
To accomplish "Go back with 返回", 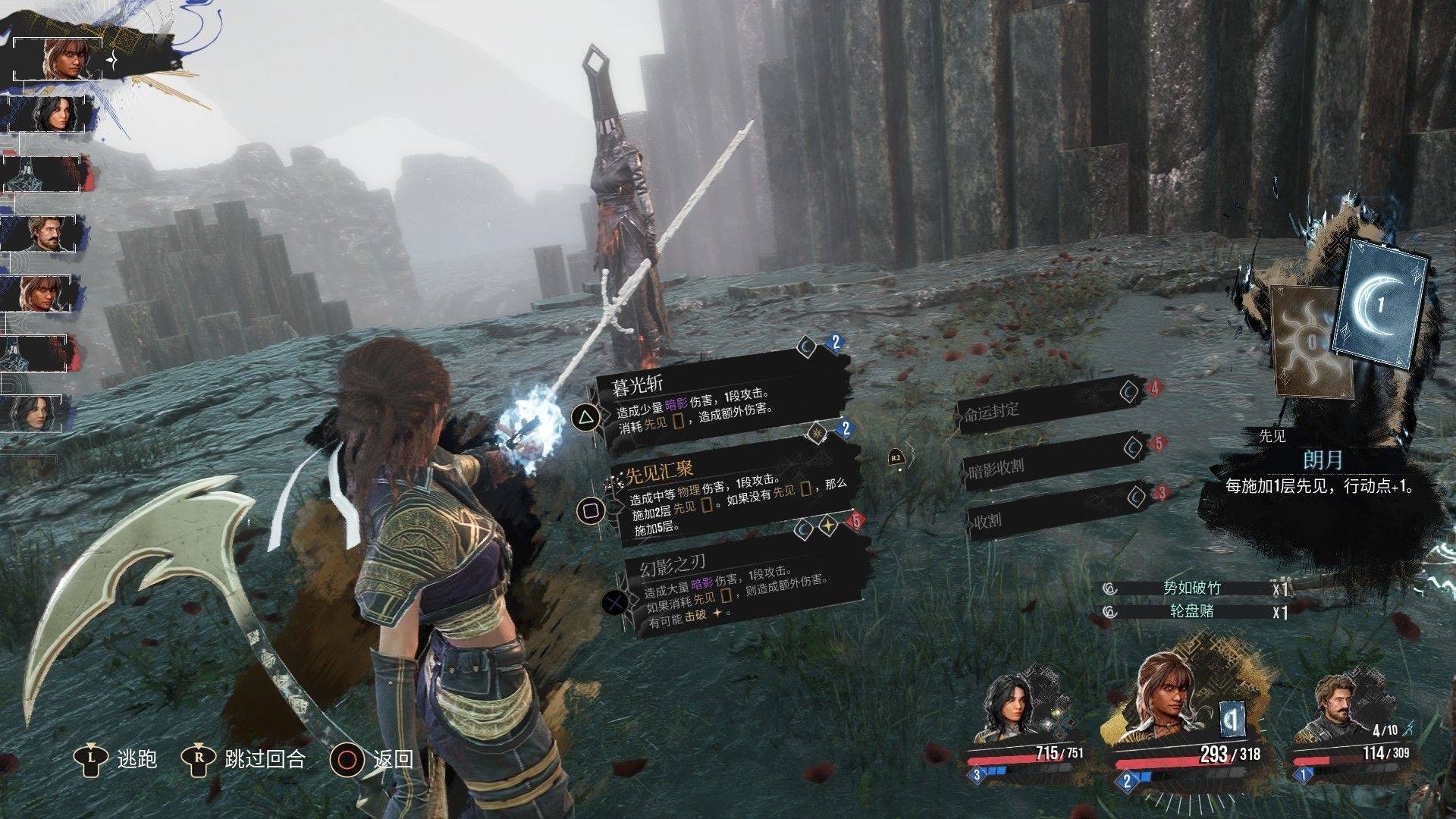I will pyautogui.click(x=373, y=758).
